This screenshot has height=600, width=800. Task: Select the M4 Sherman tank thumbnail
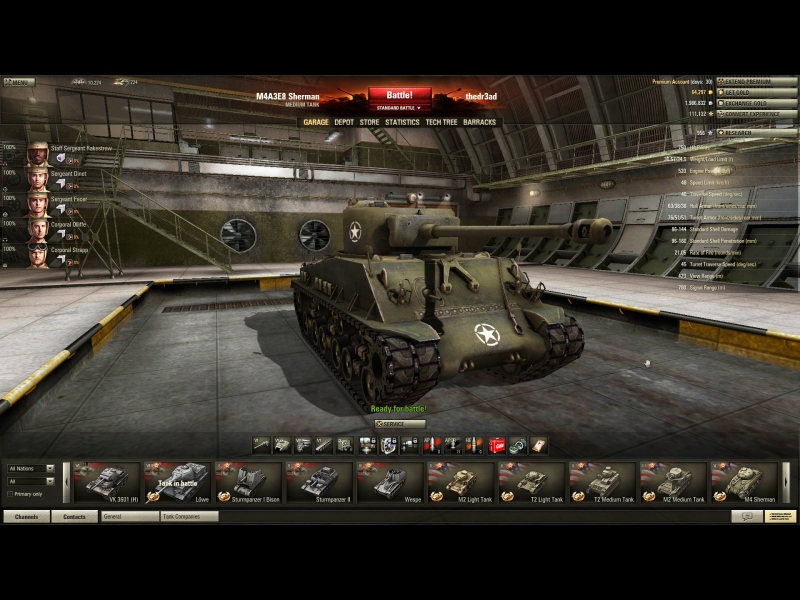coord(744,482)
